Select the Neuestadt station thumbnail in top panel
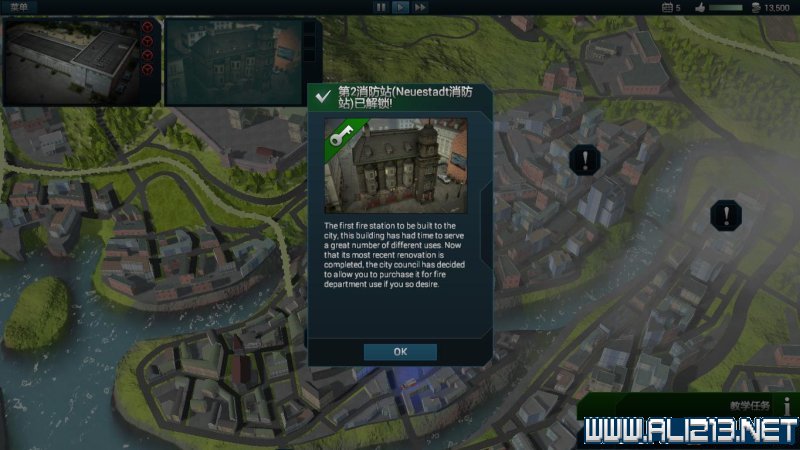The height and width of the screenshot is (450, 800). click(x=232, y=60)
